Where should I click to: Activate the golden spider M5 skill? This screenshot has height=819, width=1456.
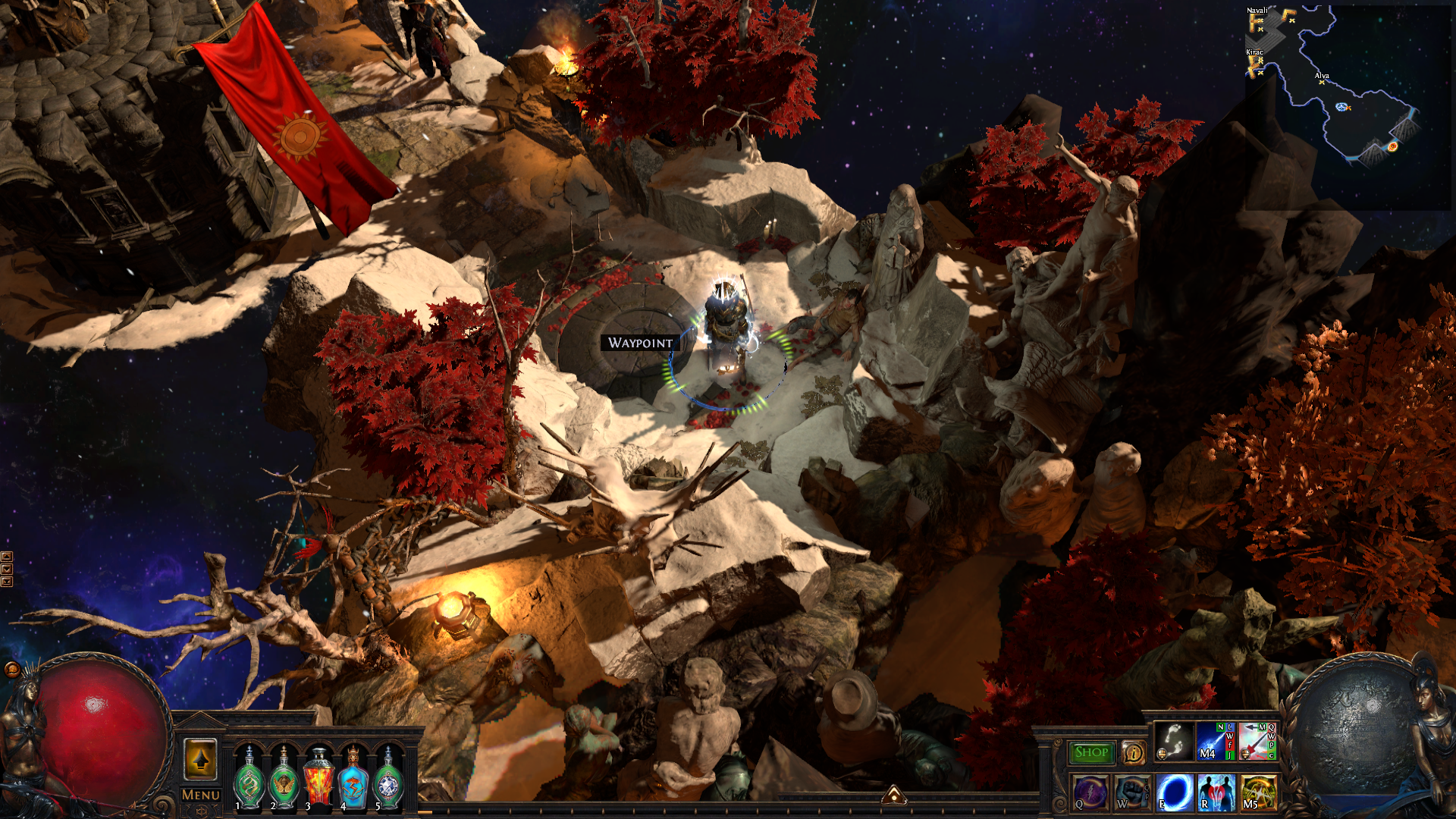tap(1257, 792)
